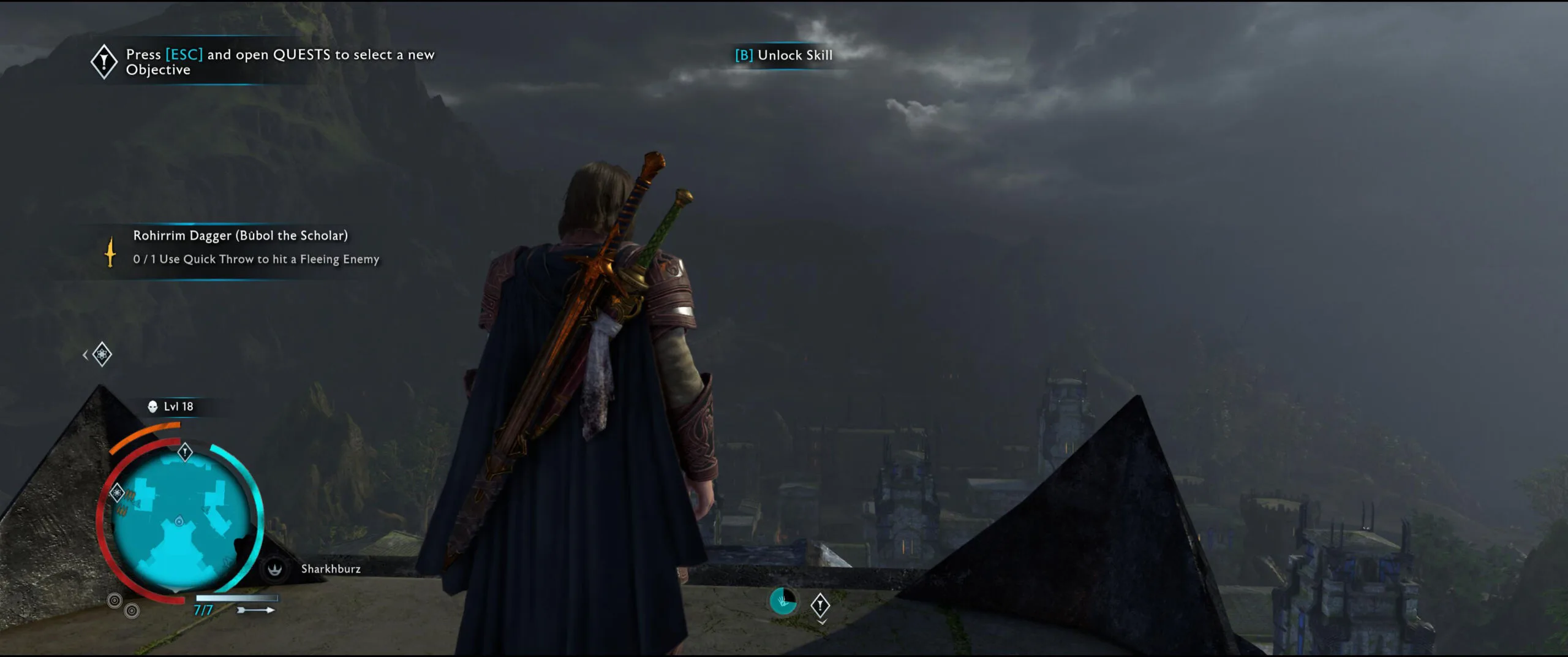Viewport: 1568px width, 657px height.
Task: Click the Sharkhburz region emblem
Action: click(x=274, y=569)
